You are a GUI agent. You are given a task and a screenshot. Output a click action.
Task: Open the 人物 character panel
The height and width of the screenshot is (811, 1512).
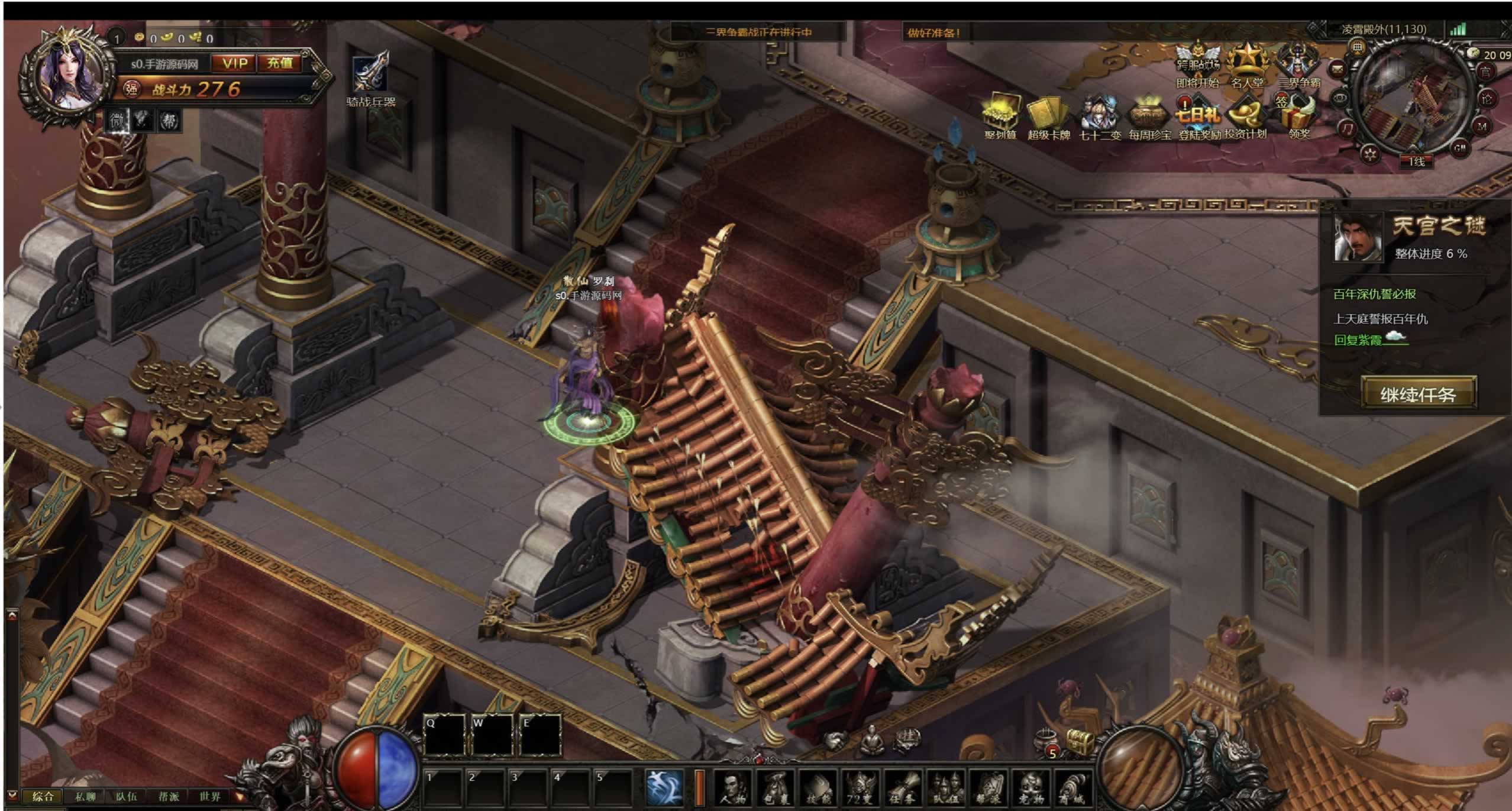(x=733, y=789)
